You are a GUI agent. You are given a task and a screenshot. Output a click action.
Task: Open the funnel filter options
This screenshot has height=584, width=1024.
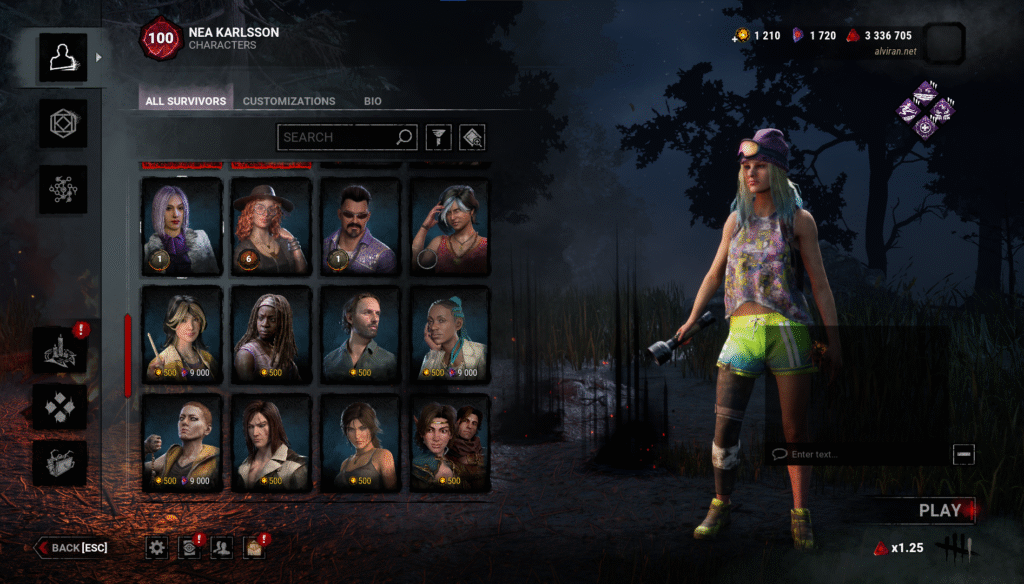click(438, 137)
